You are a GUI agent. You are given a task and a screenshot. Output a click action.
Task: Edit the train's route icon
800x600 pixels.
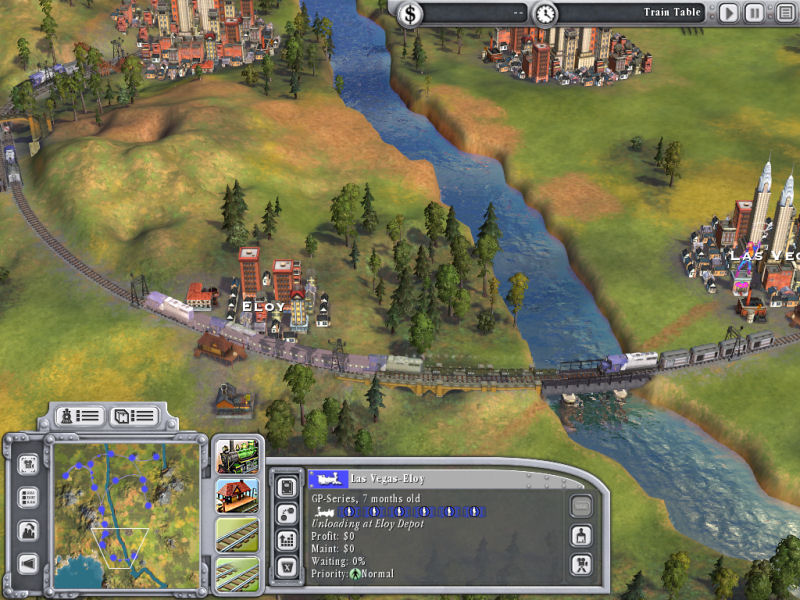(285, 513)
